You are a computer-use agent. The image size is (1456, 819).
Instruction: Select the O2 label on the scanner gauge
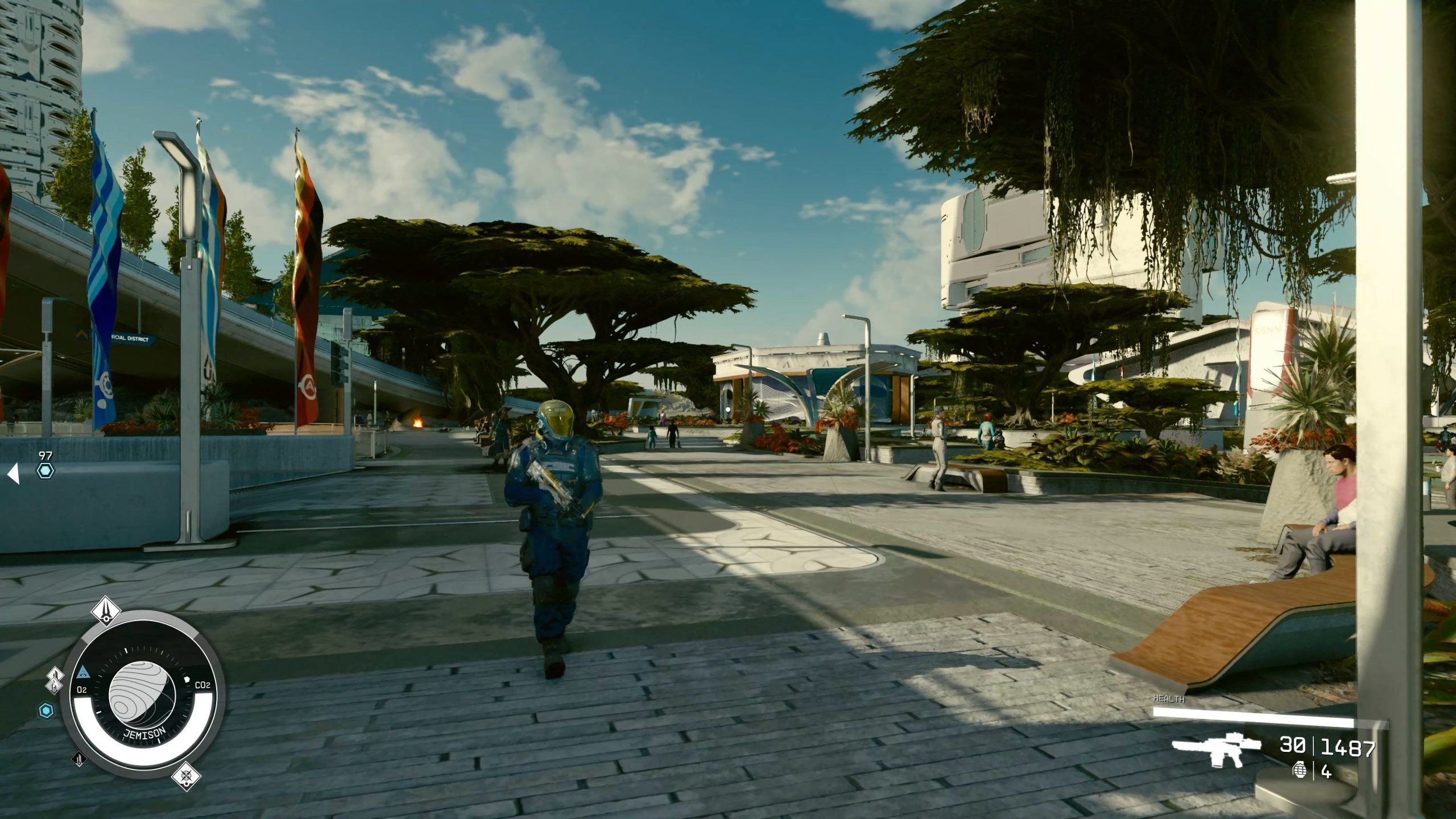(x=82, y=689)
